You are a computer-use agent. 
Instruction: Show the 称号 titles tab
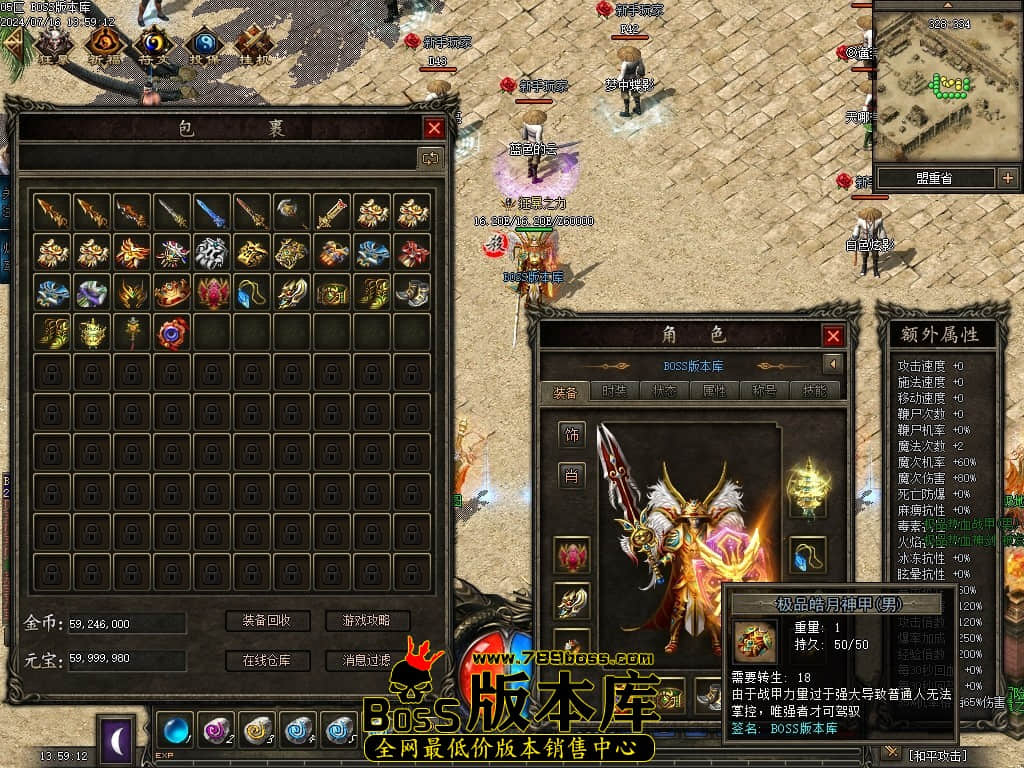[764, 392]
